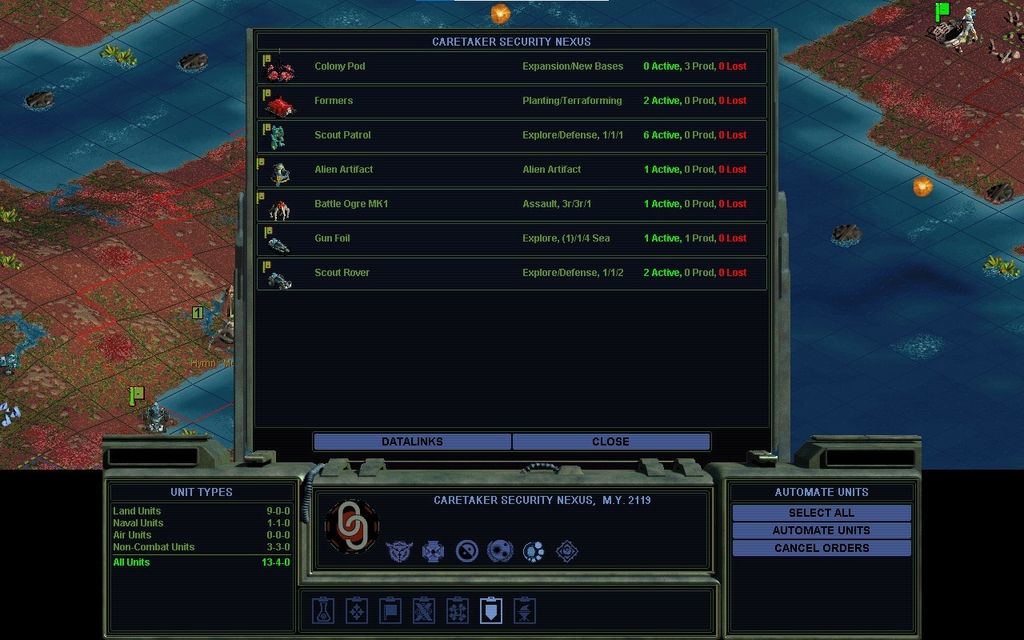The height and width of the screenshot is (640, 1024).
Task: Open the flag clipboard report icon
Action: pos(390,610)
